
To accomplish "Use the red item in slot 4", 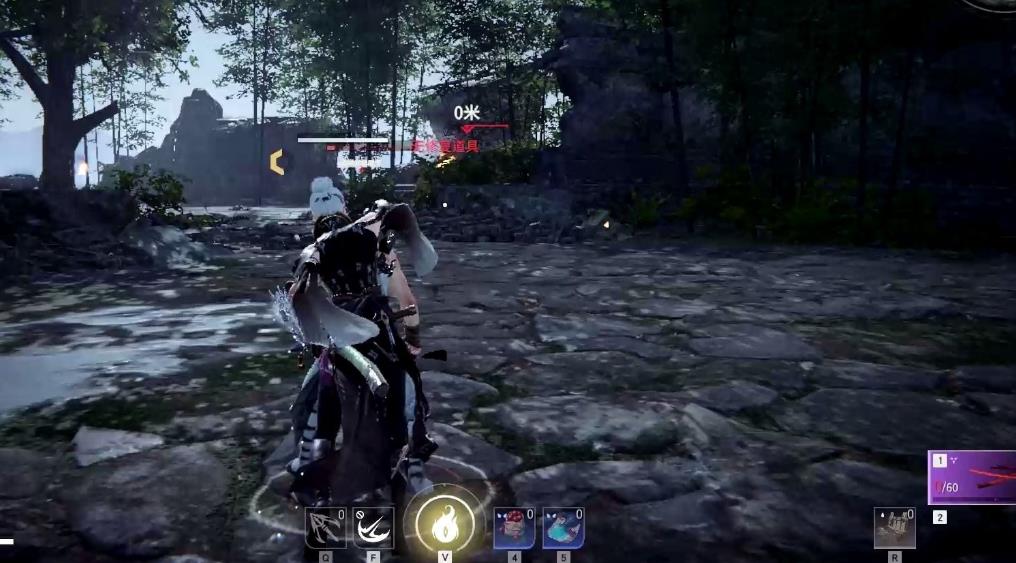I will point(514,528).
